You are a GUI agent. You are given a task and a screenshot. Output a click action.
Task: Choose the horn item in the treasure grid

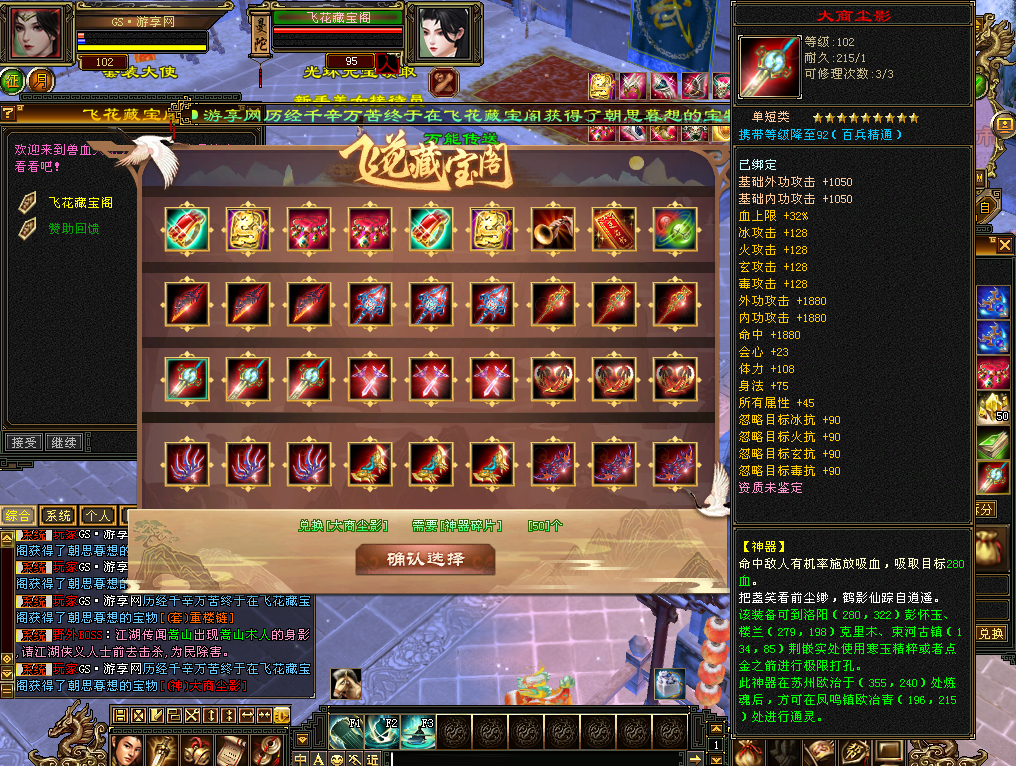click(551, 227)
